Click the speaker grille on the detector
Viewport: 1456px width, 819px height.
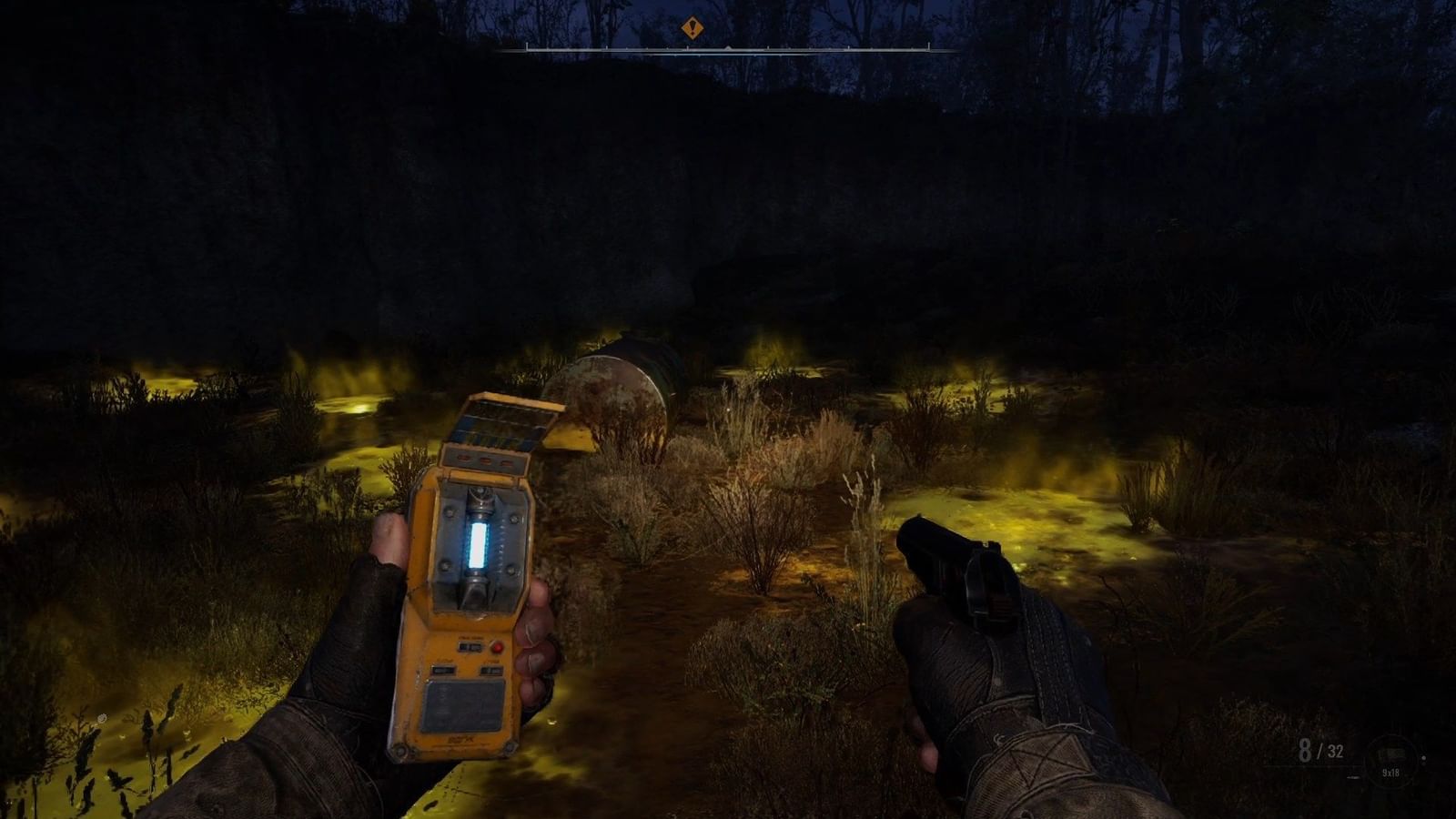pyautogui.click(x=464, y=703)
